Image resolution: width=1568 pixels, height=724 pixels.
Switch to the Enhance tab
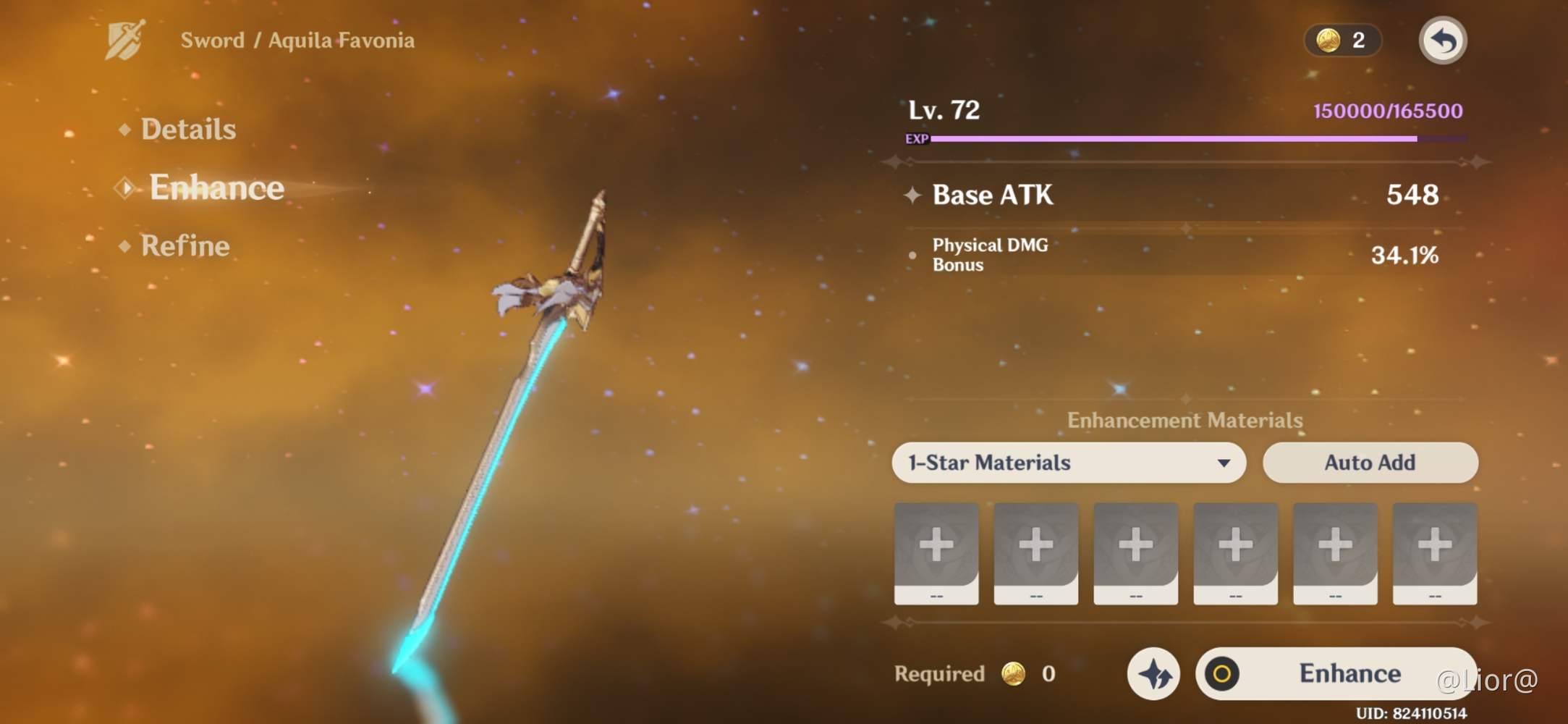click(x=216, y=188)
